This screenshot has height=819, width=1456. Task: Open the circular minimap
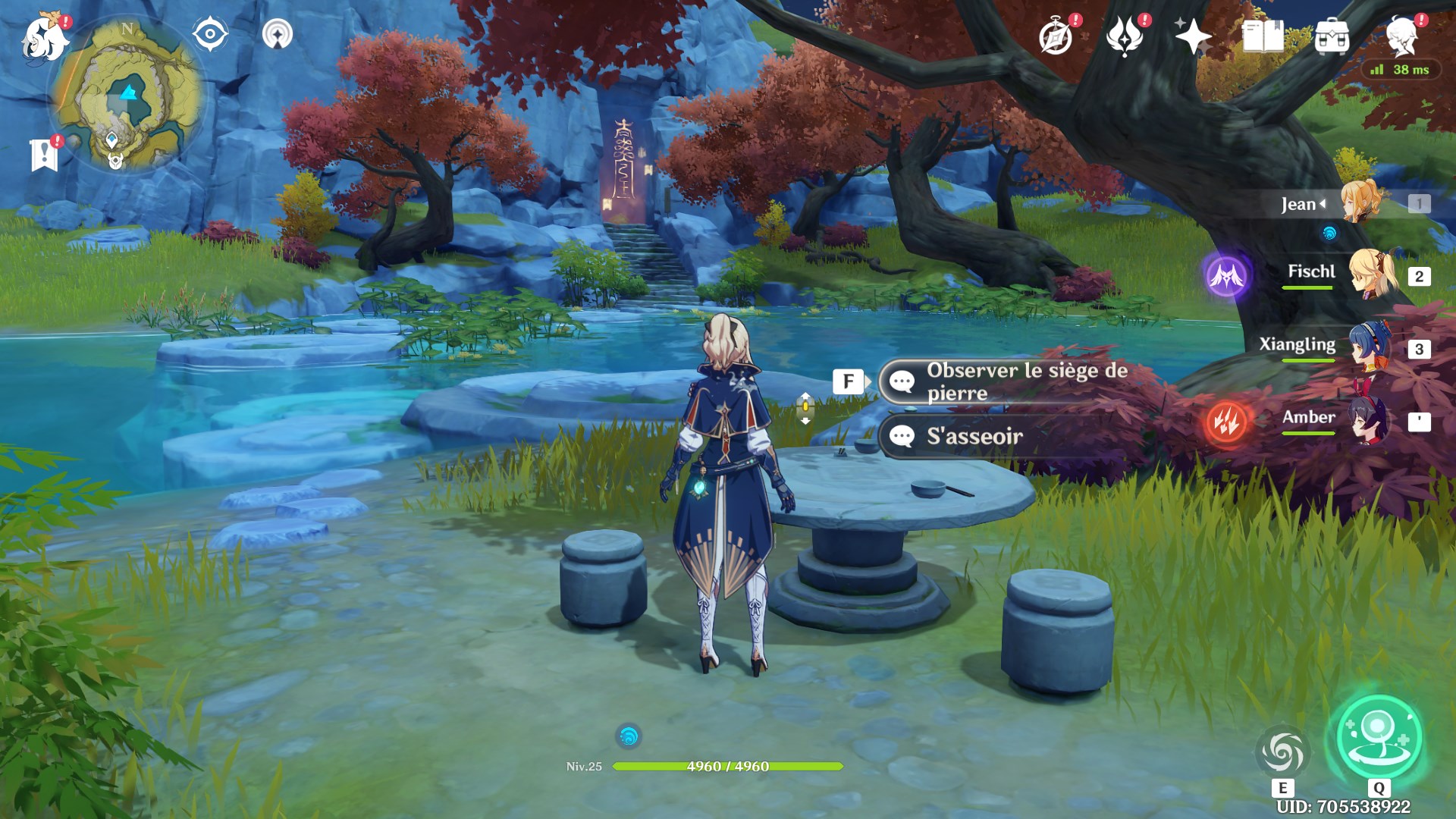click(127, 94)
